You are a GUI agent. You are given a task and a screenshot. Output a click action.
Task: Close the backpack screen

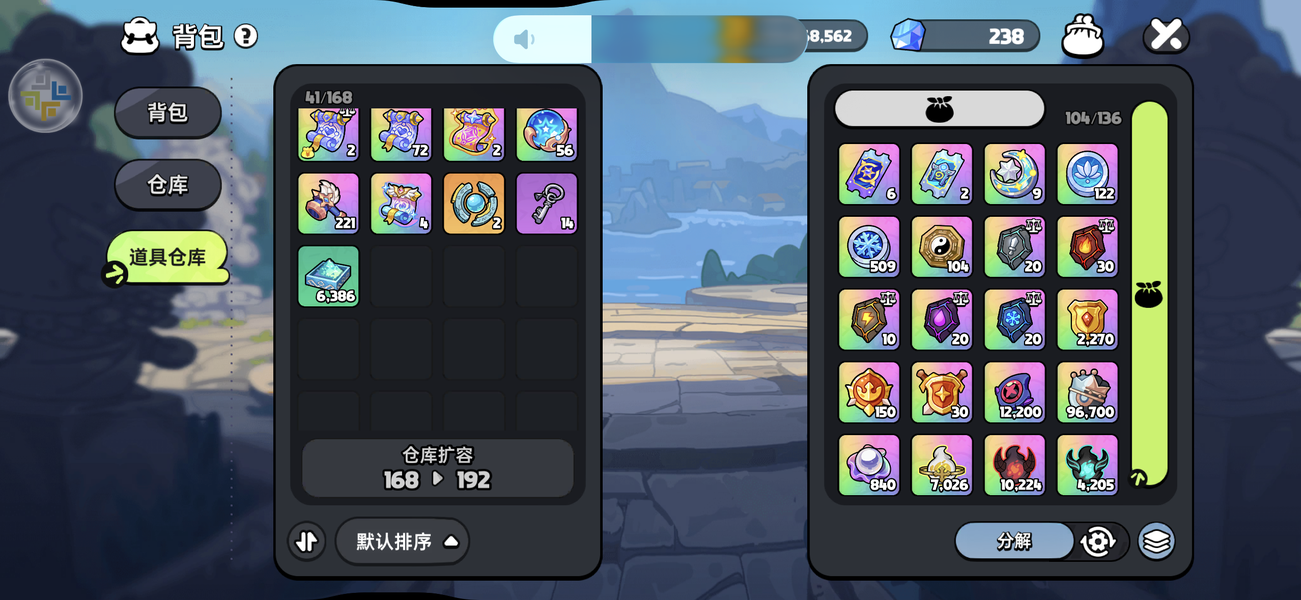[1166, 35]
